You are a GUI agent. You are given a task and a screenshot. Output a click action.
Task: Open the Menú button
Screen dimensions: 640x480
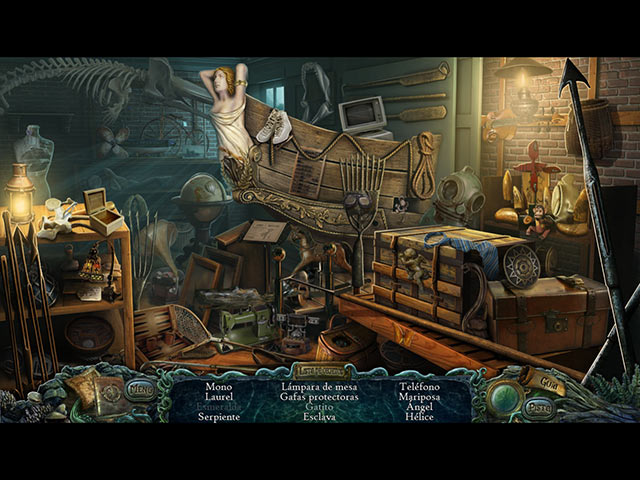click(x=141, y=390)
